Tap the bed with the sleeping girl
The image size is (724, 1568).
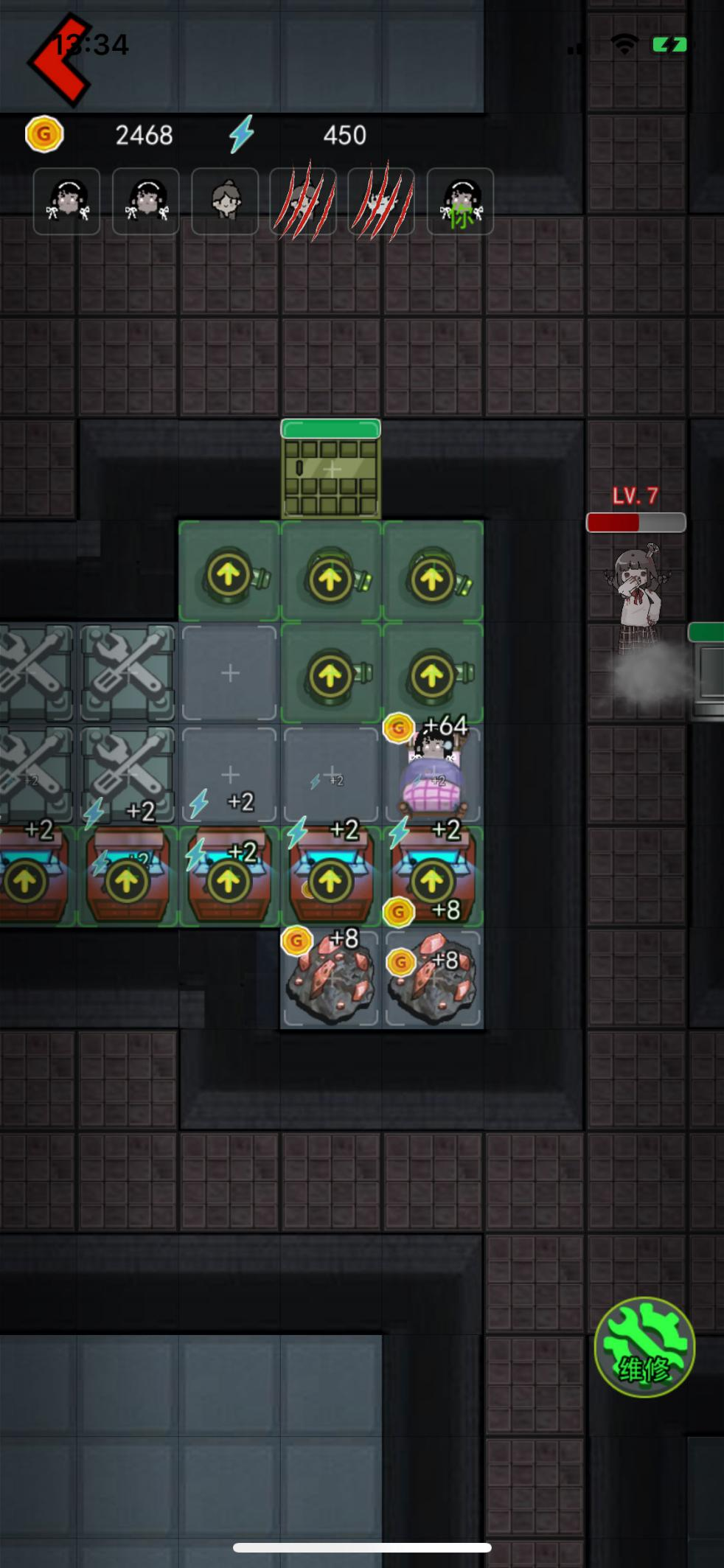point(433,776)
